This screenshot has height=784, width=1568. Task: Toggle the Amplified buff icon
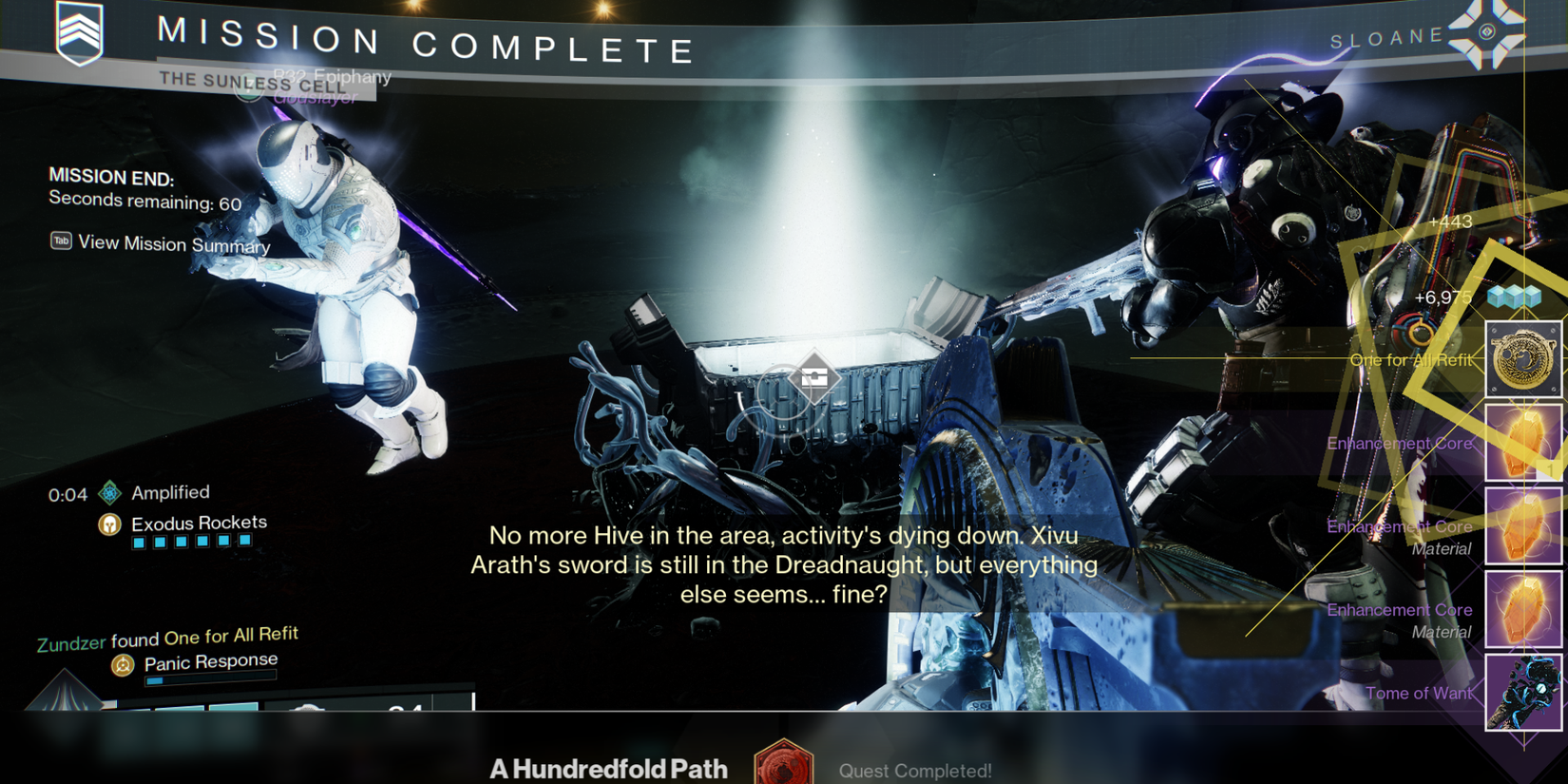109,492
